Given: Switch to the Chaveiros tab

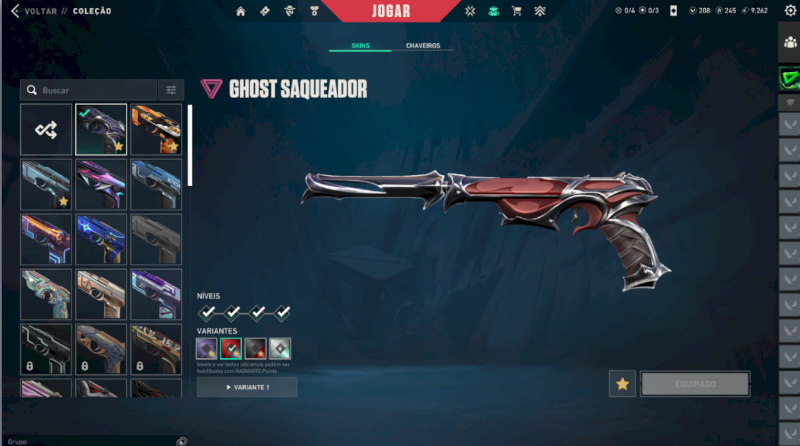Looking at the screenshot, I should (423, 46).
